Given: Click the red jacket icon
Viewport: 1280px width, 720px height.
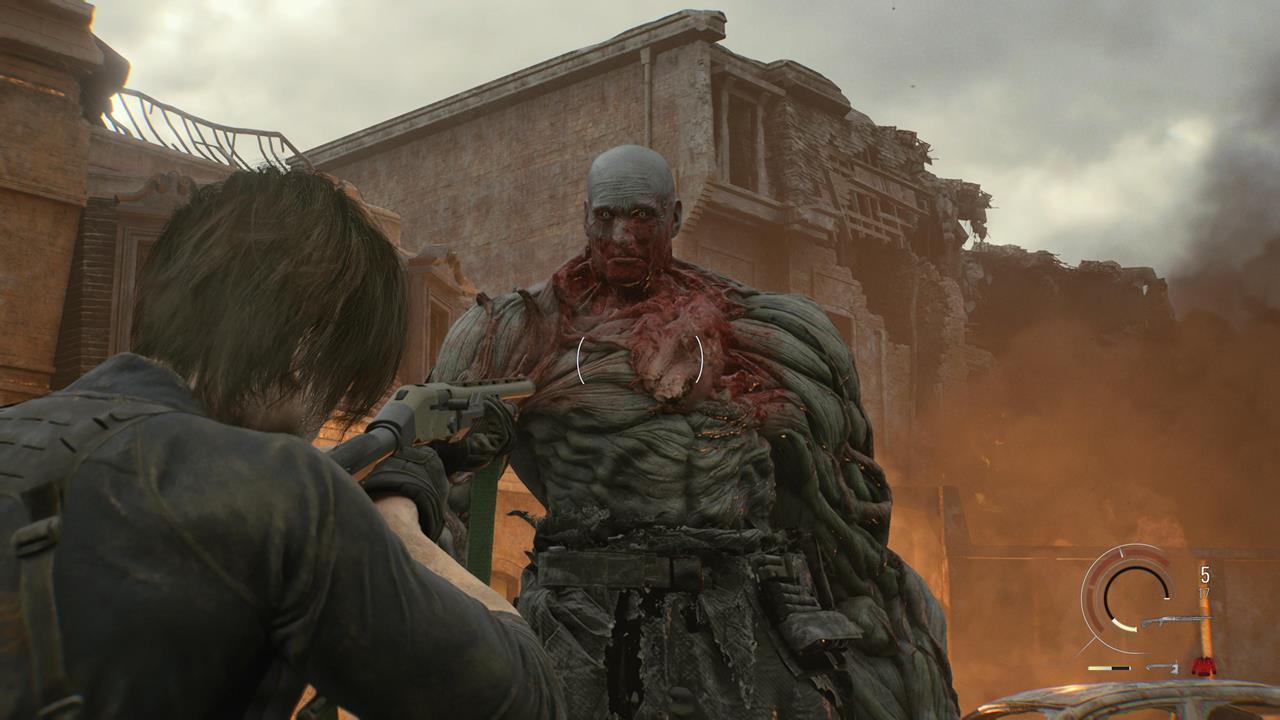Looking at the screenshot, I should pyautogui.click(x=1203, y=667).
